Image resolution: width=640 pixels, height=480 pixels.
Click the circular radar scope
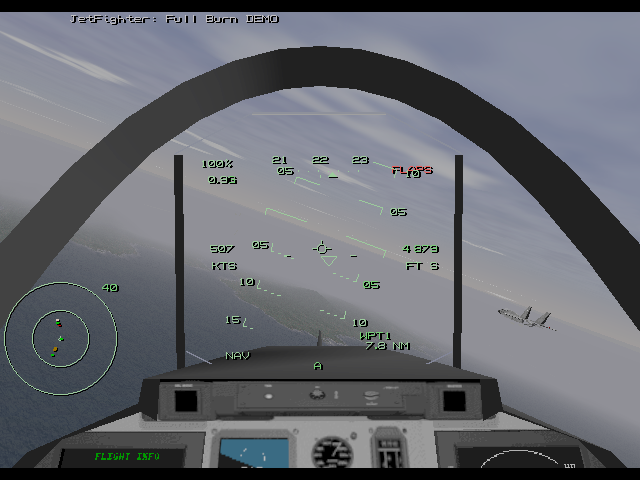60,337
